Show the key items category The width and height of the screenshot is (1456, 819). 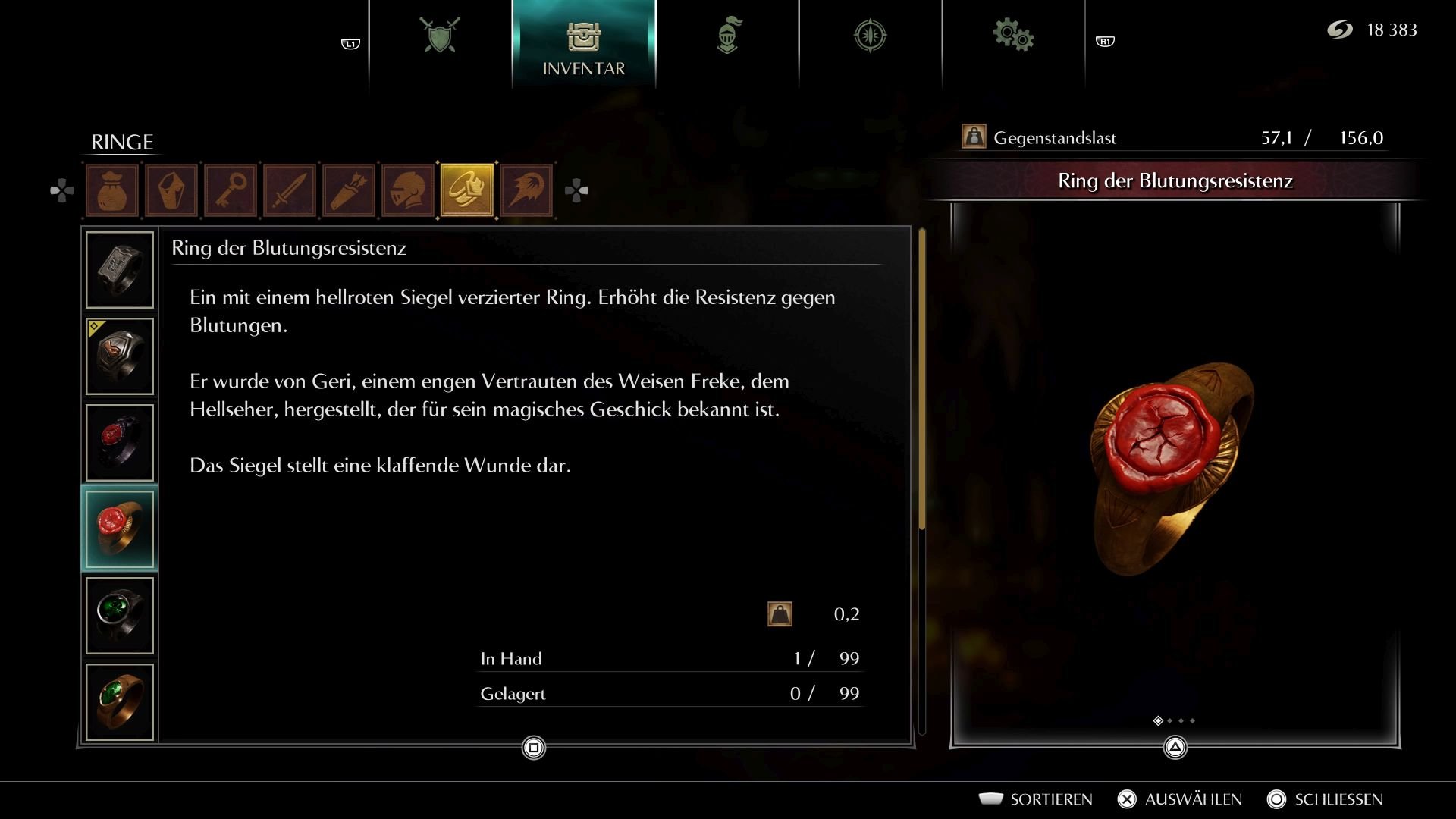(231, 190)
